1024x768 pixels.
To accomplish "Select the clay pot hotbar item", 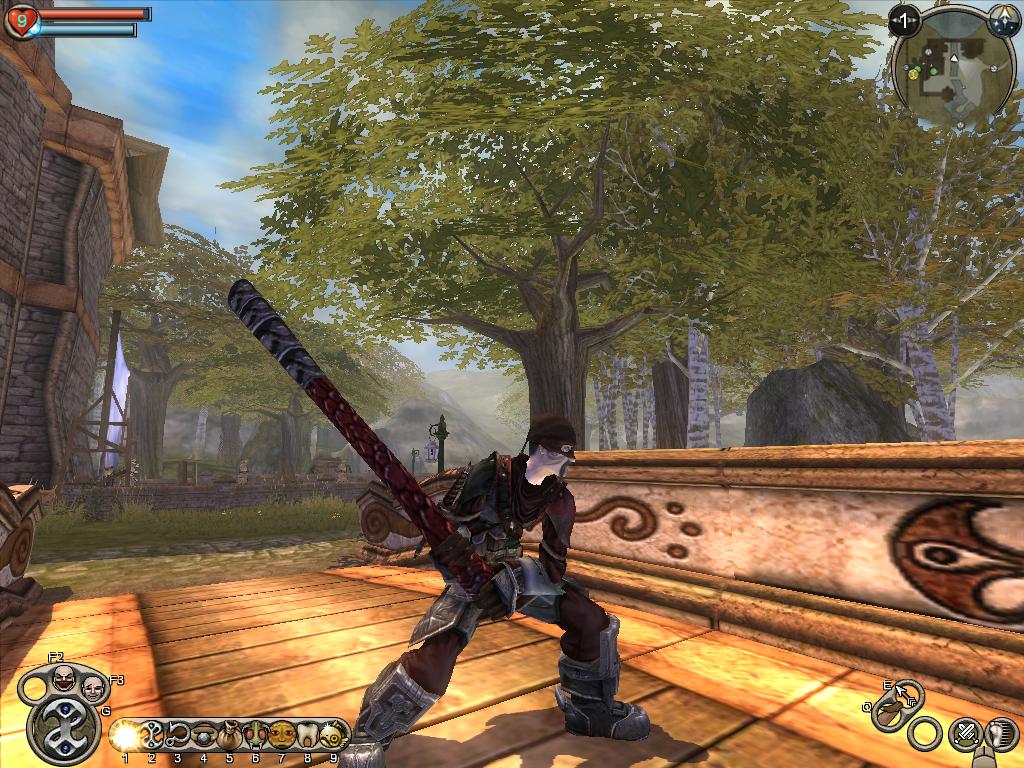I will tap(230, 736).
